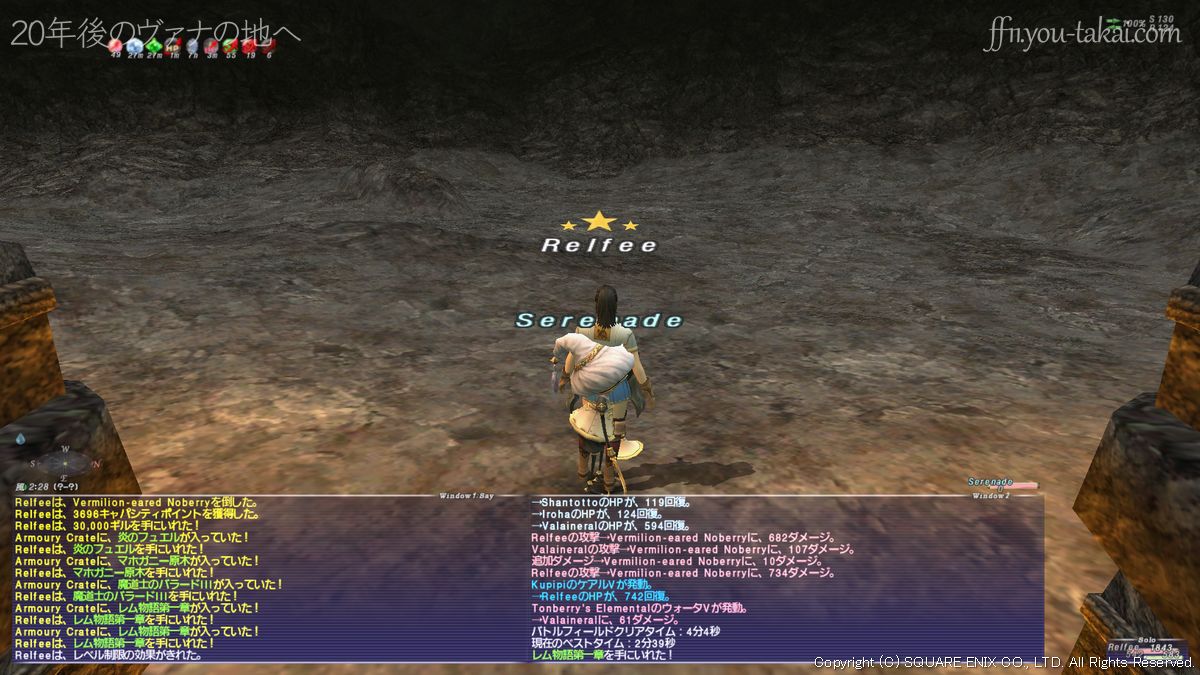Image resolution: width=1200 pixels, height=675 pixels.
Task: Click the green gem status effect icon
Action: tap(154, 45)
